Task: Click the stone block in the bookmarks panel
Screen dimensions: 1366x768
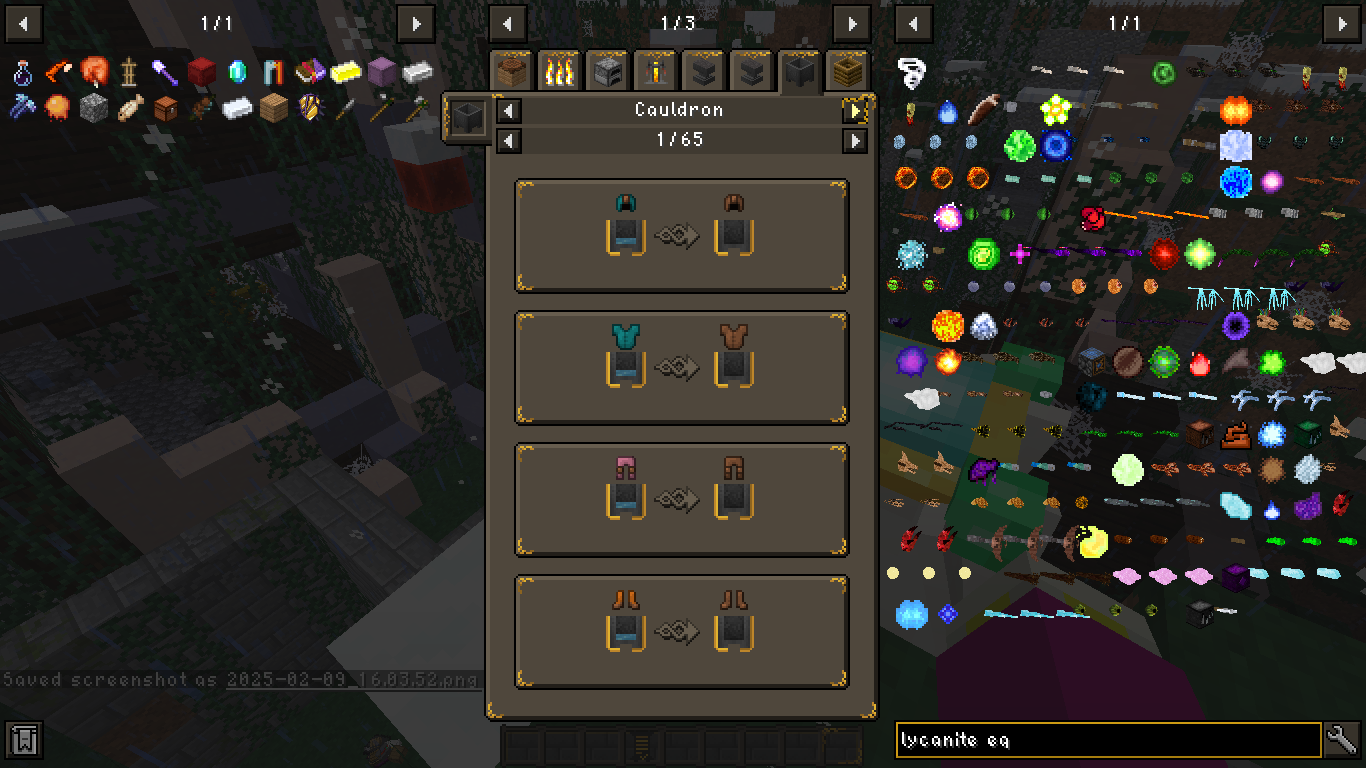Action: [93, 107]
